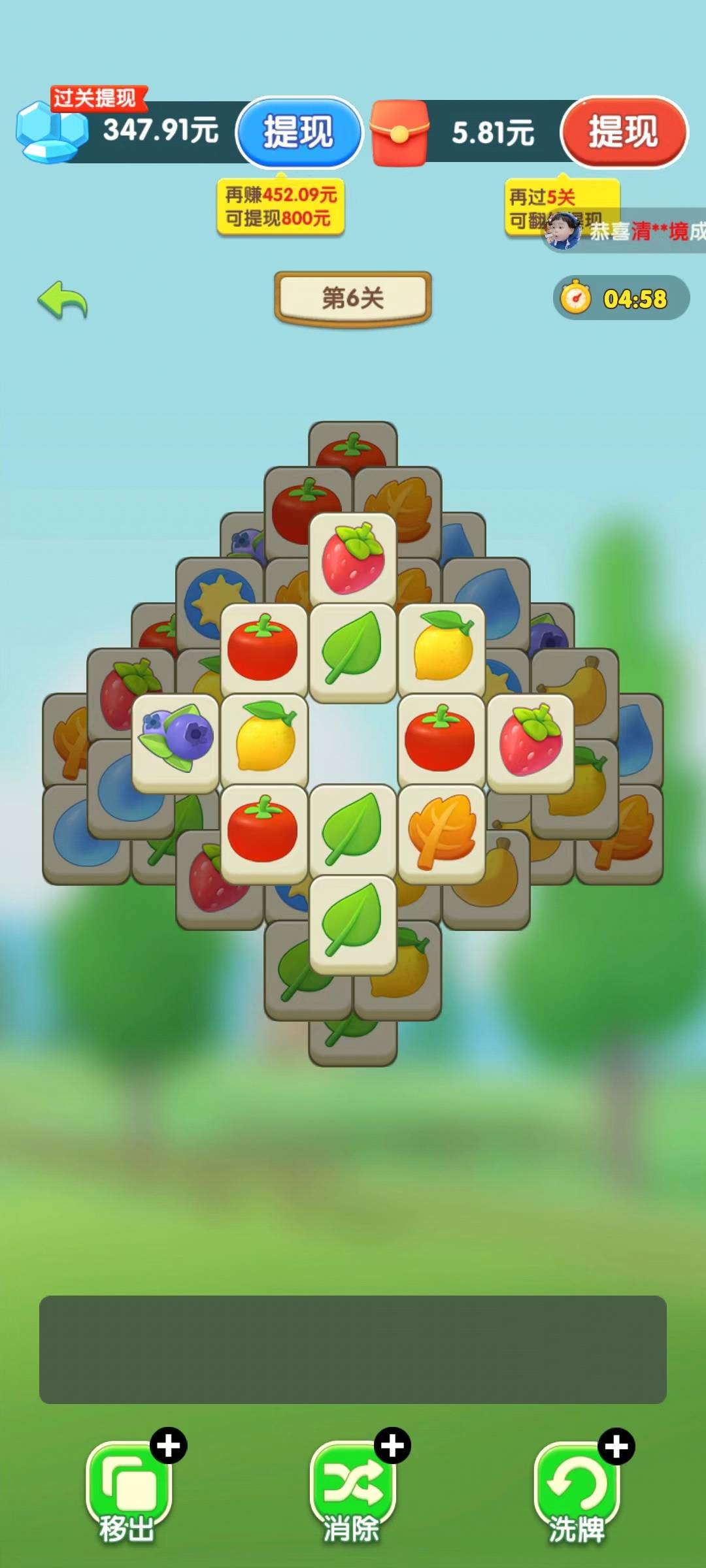706x1568 pixels.
Task: Pick the uncovered blueberry tile
Action: pos(175,742)
